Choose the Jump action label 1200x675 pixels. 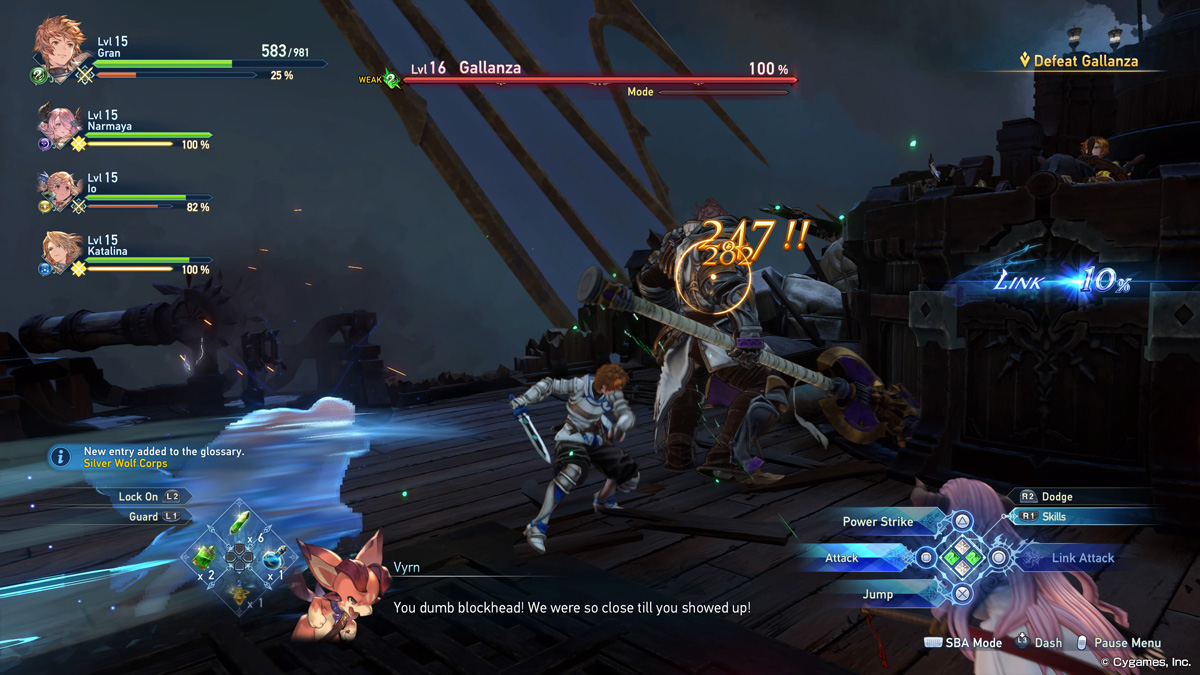[x=877, y=594]
